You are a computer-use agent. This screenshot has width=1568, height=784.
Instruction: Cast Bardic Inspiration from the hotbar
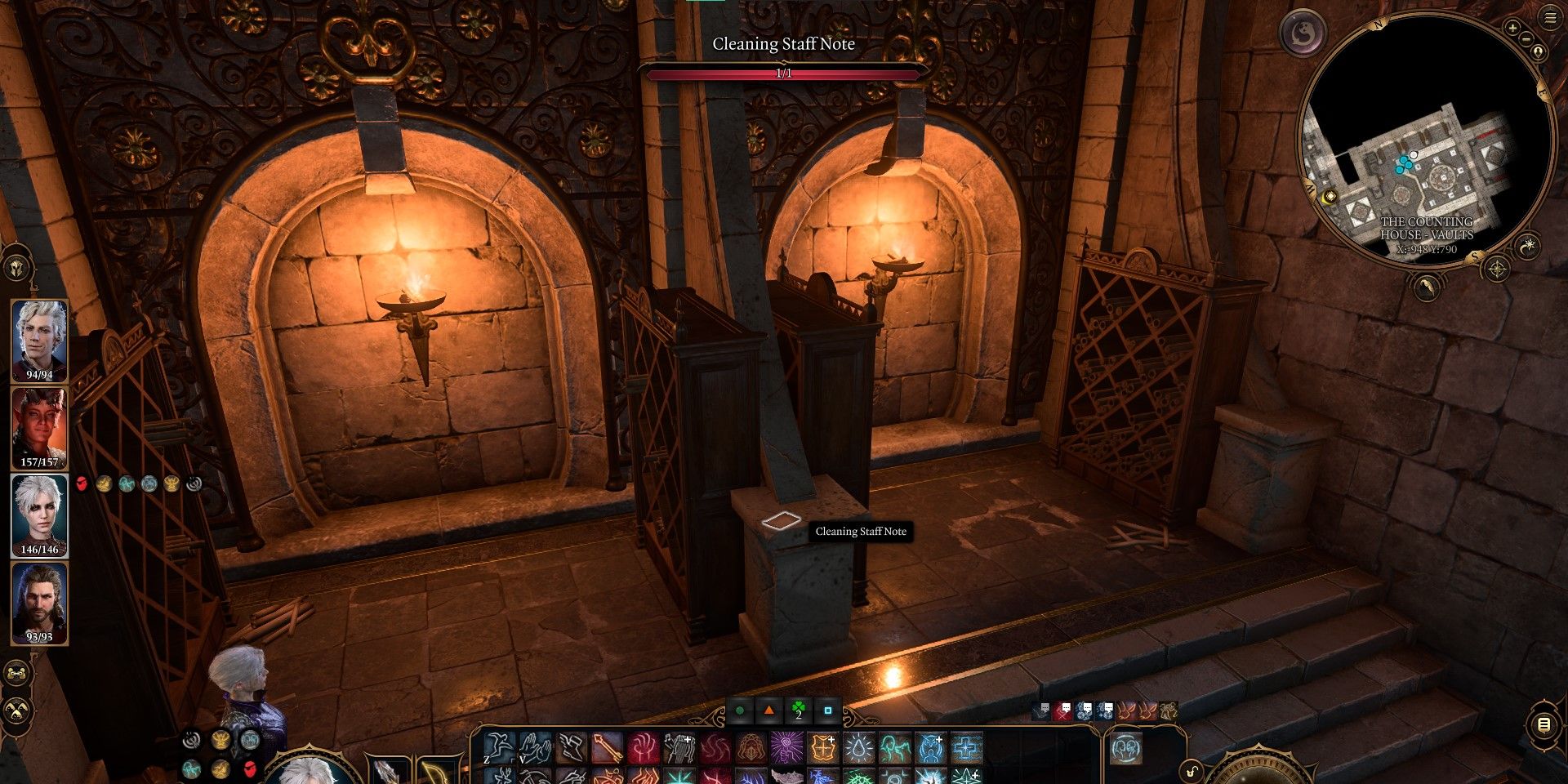pyautogui.click(x=678, y=746)
